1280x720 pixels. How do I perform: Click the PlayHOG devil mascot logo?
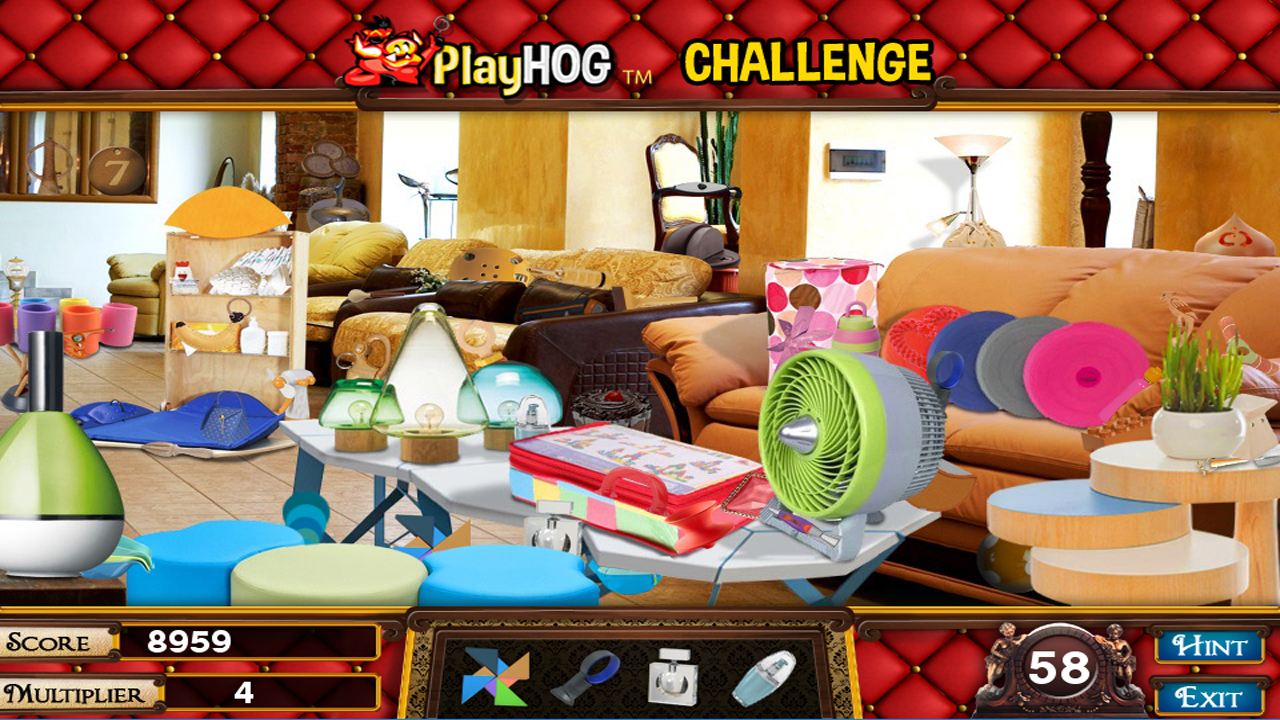pos(380,55)
